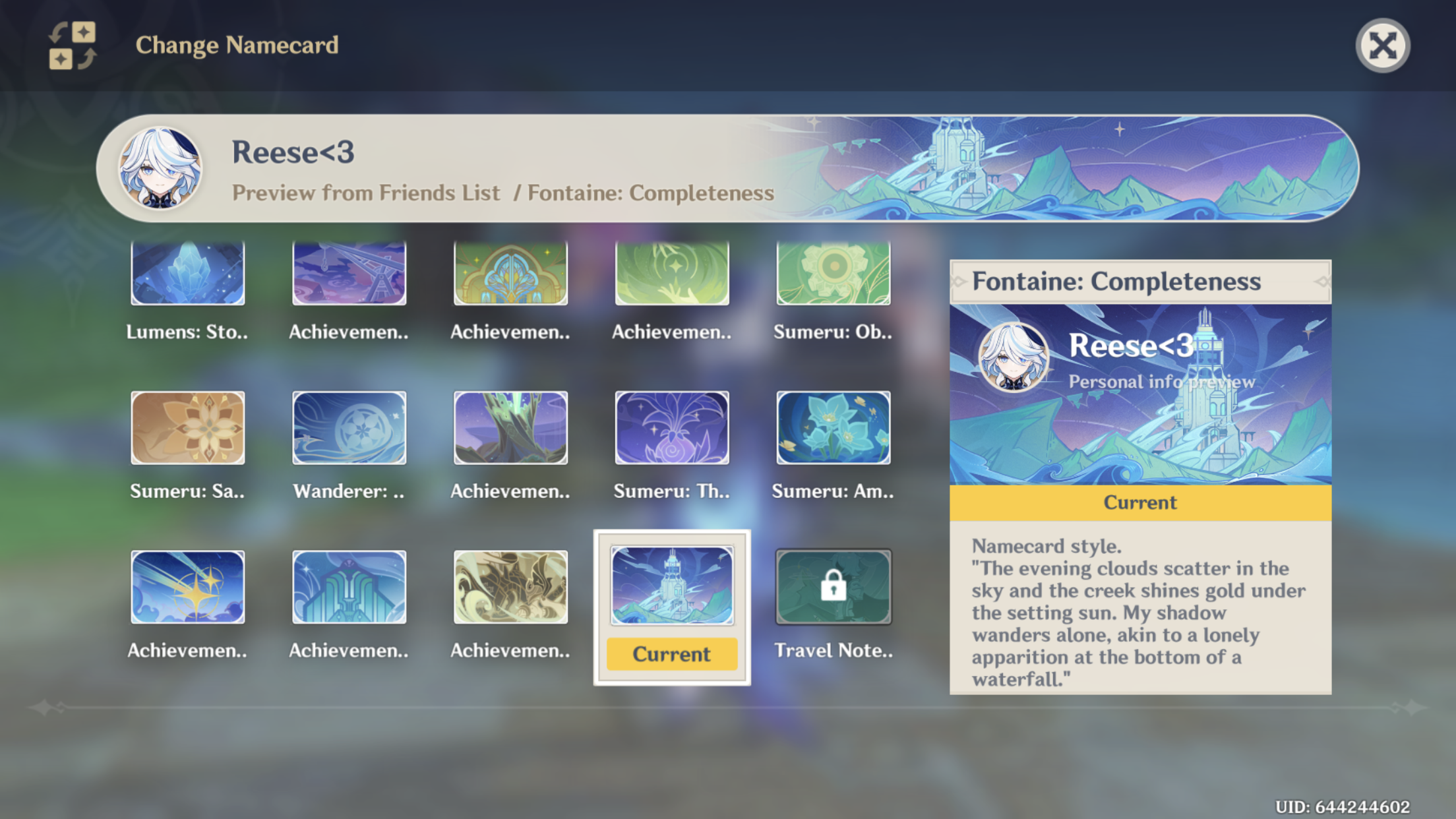Click the namecard swap icon in top-left corner
This screenshot has height=819, width=1456.
tap(71, 44)
